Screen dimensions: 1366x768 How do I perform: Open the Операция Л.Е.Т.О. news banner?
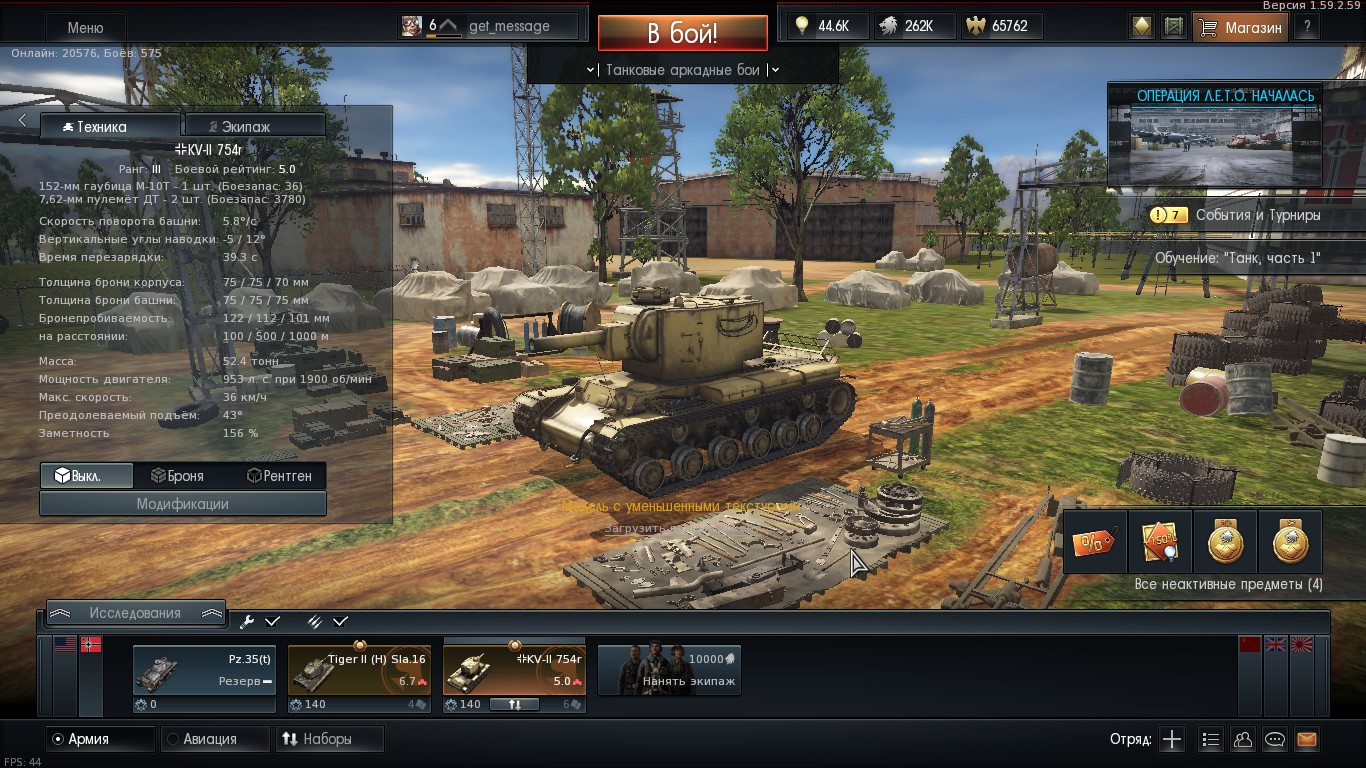tap(1225, 136)
